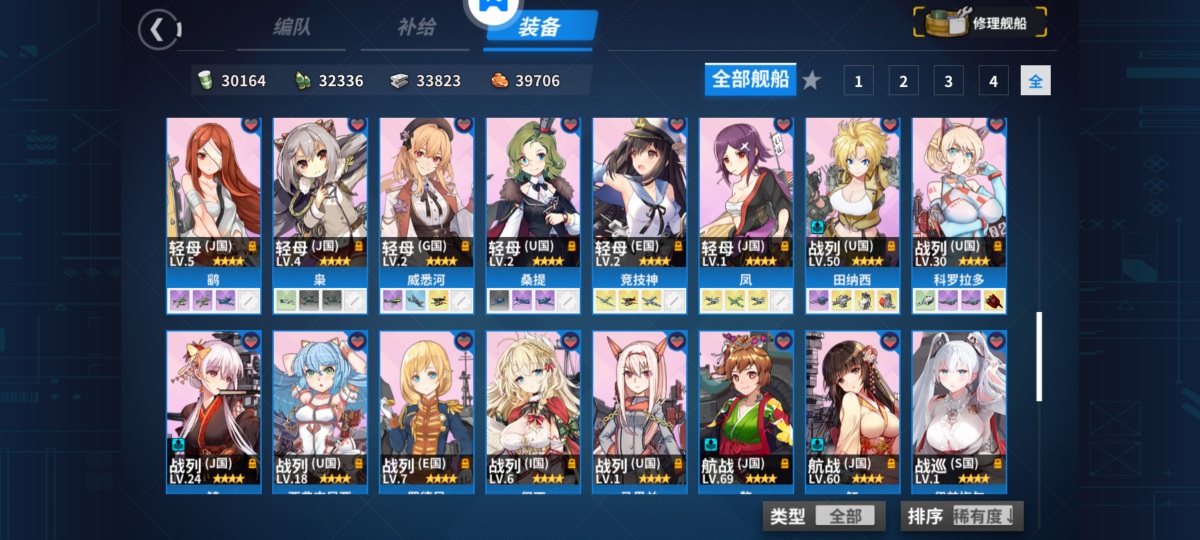Select the 装备 tab
The image size is (1200, 540).
[x=539, y=27]
